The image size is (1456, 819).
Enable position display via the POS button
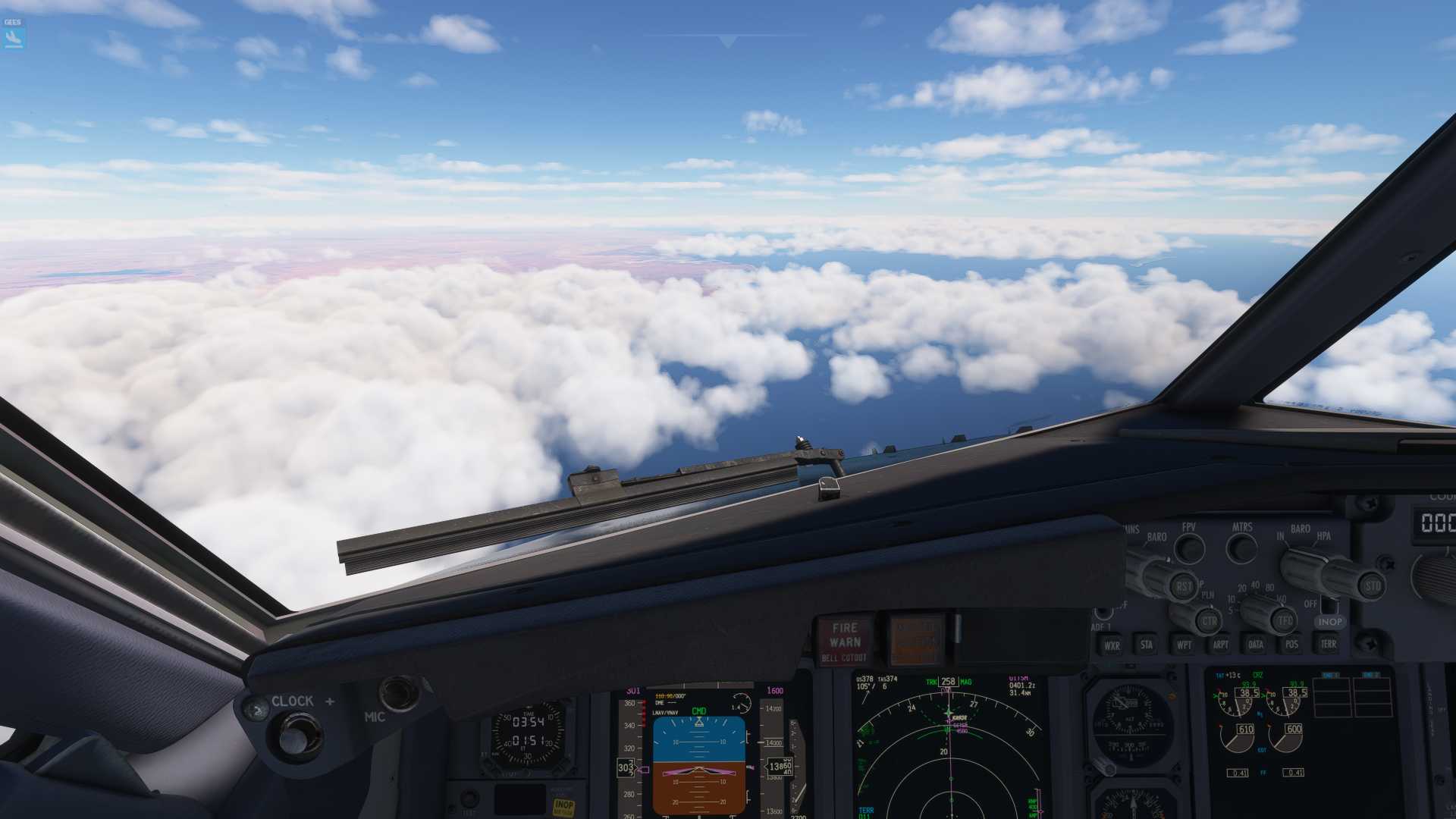(1291, 645)
